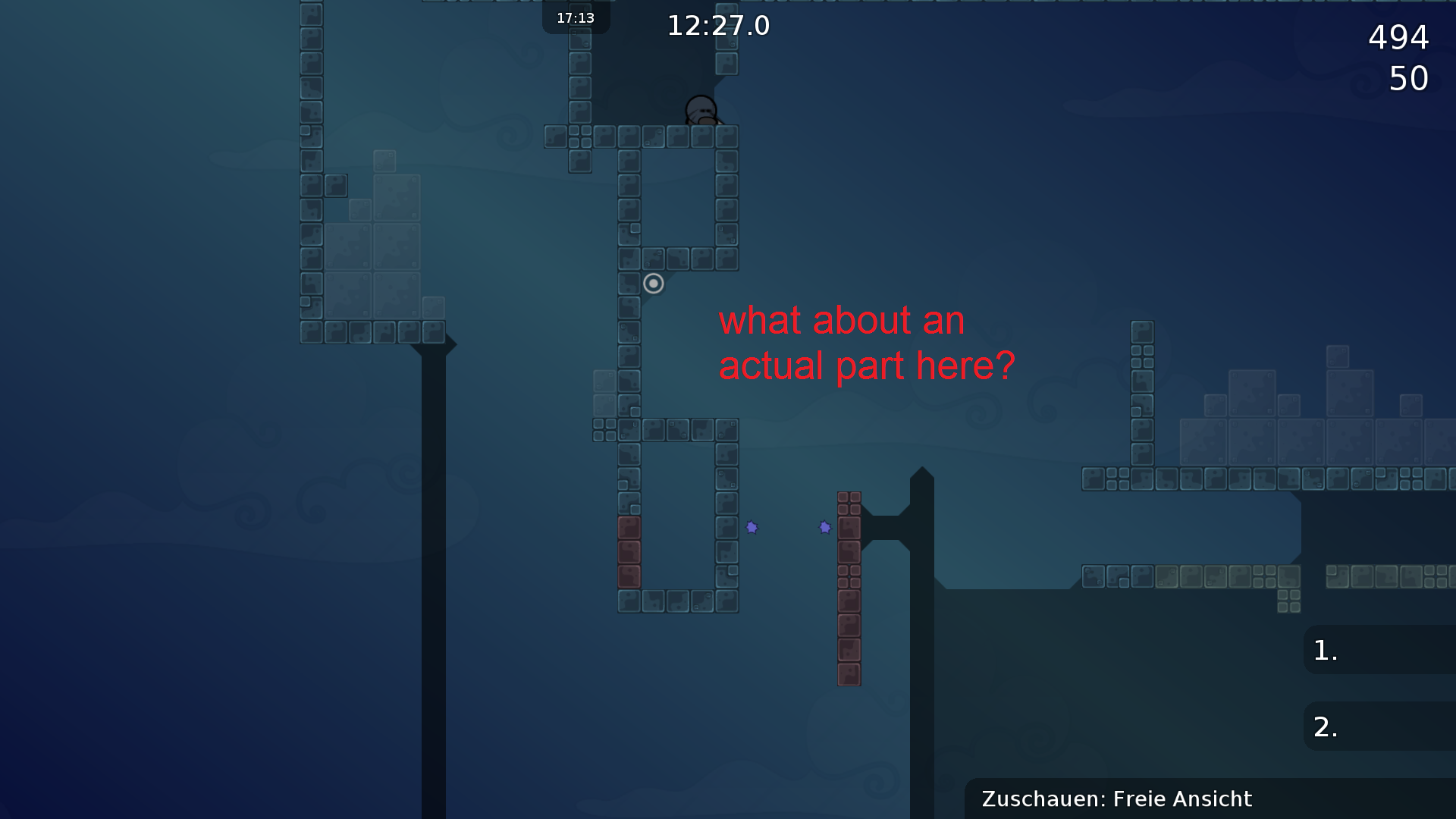Screen dimensions: 1456x819
Task: Select the tee player character
Action: pyautogui.click(x=701, y=110)
